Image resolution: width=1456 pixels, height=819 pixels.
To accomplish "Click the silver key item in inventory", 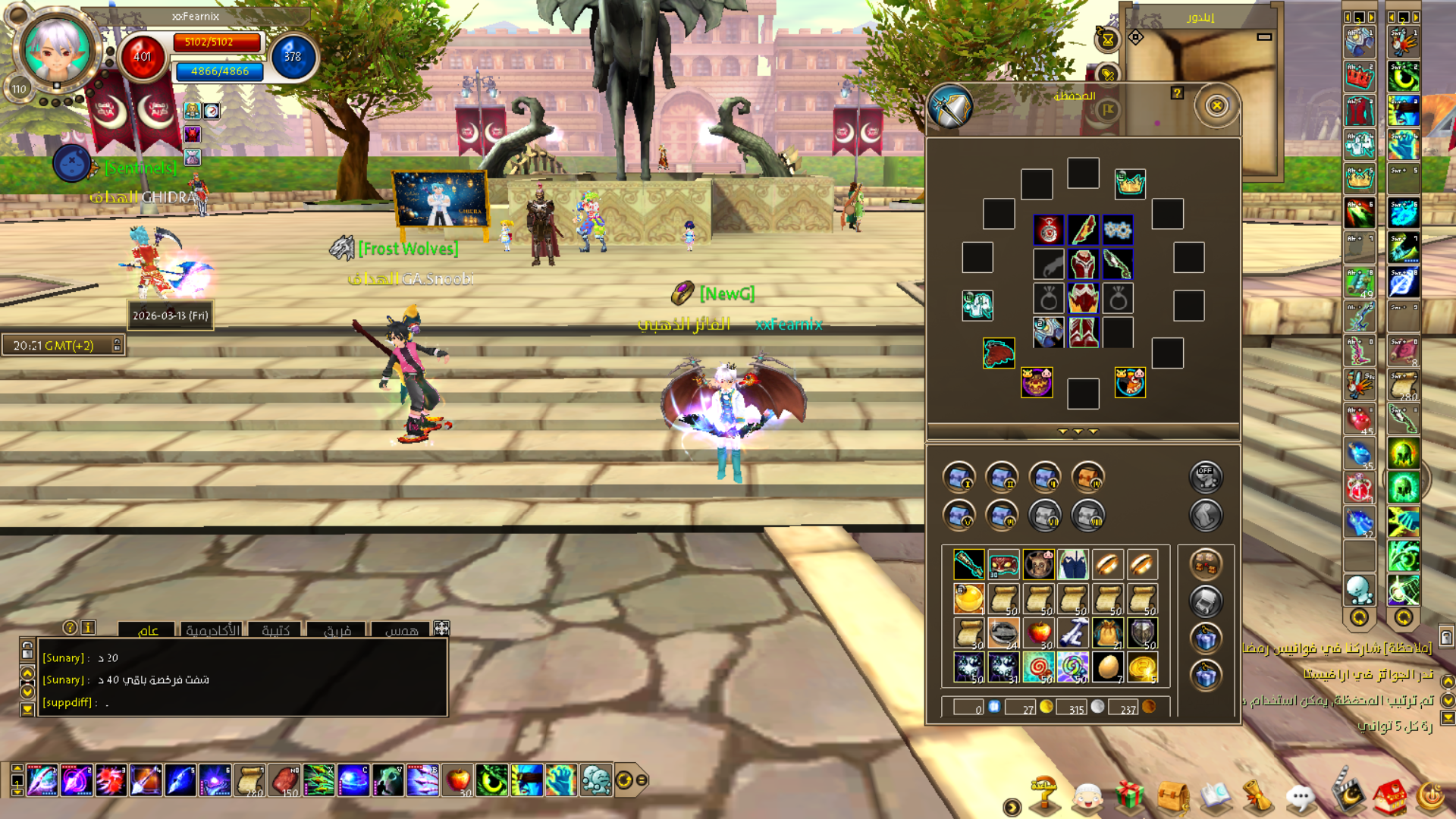I will (x=1073, y=632).
